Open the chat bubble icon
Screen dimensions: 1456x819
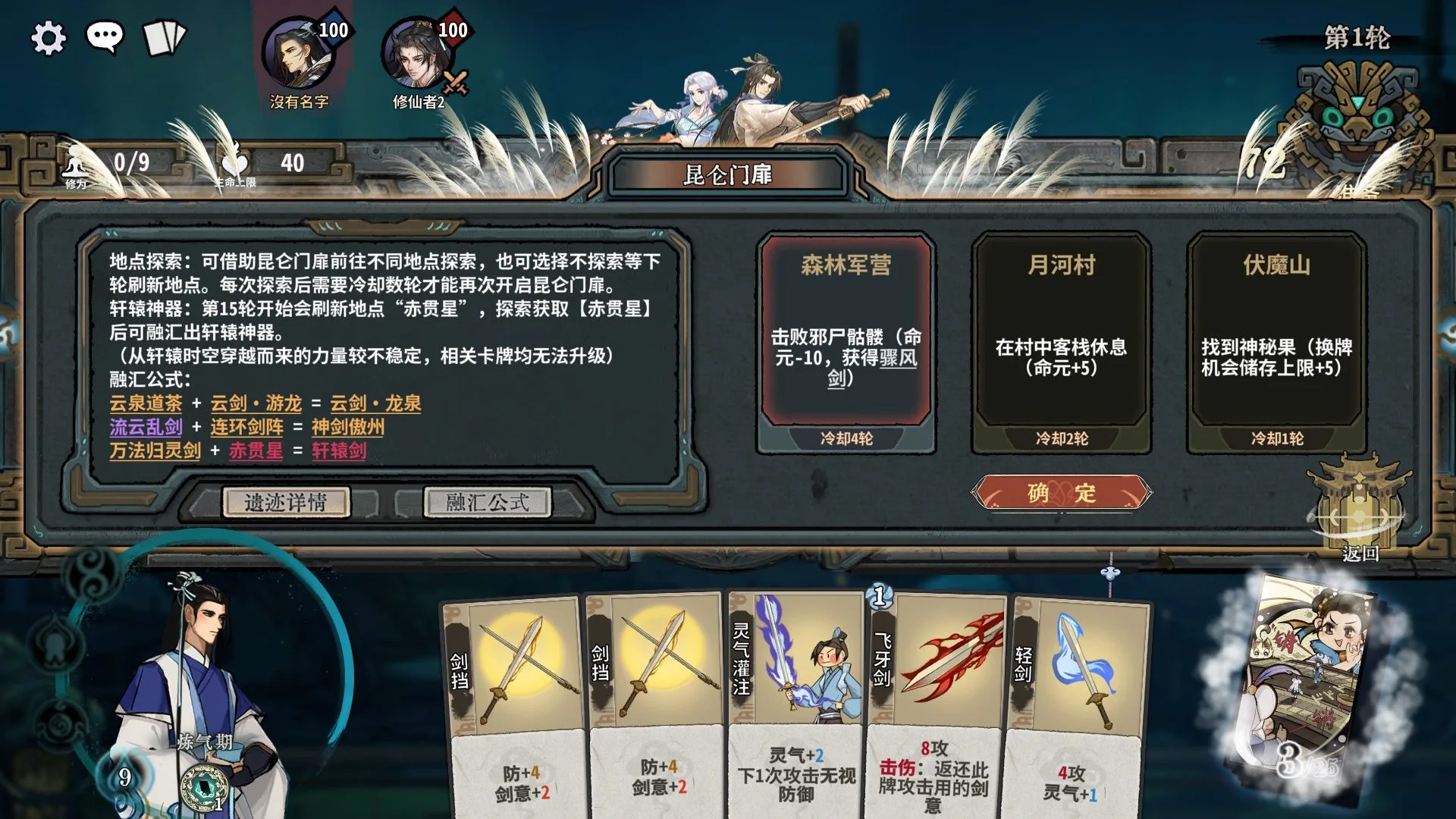[105, 36]
